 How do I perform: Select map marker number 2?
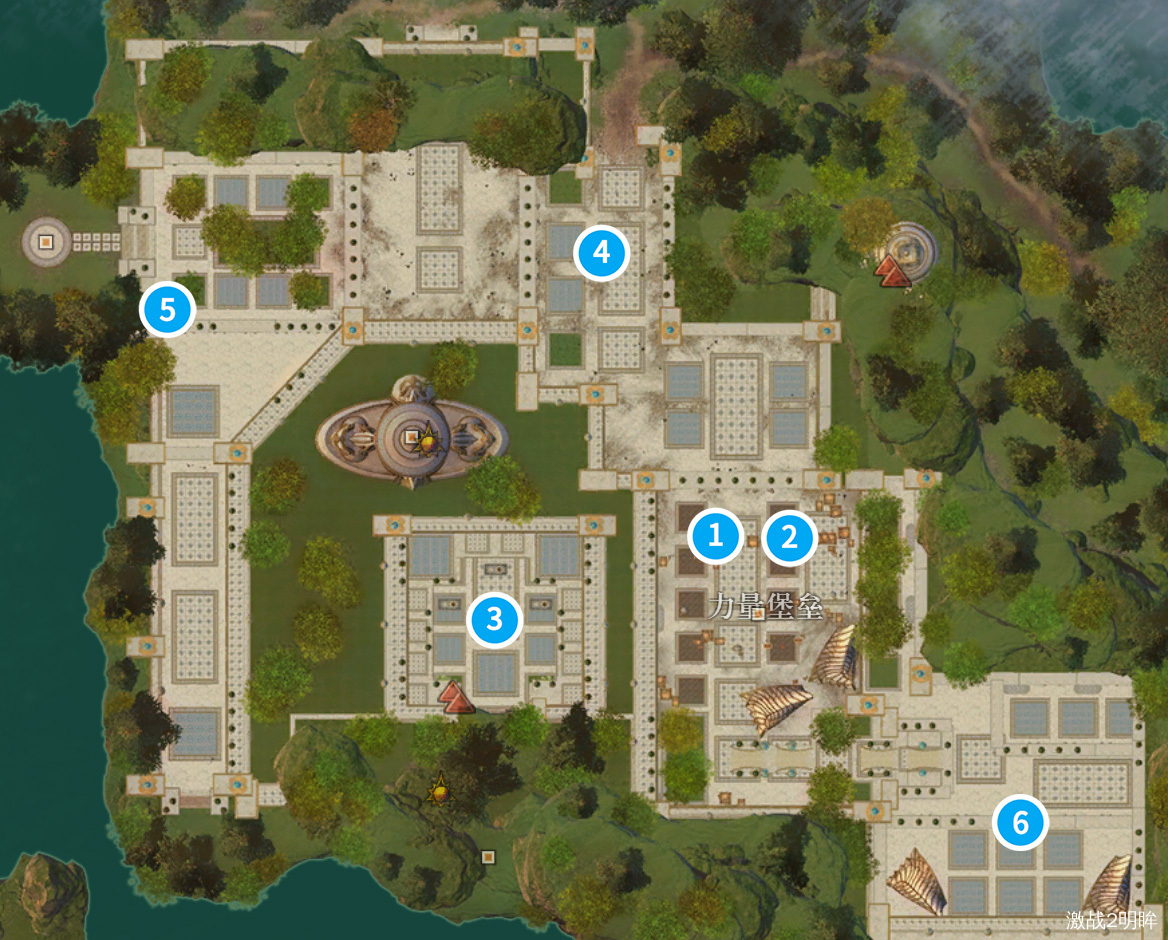[789, 539]
